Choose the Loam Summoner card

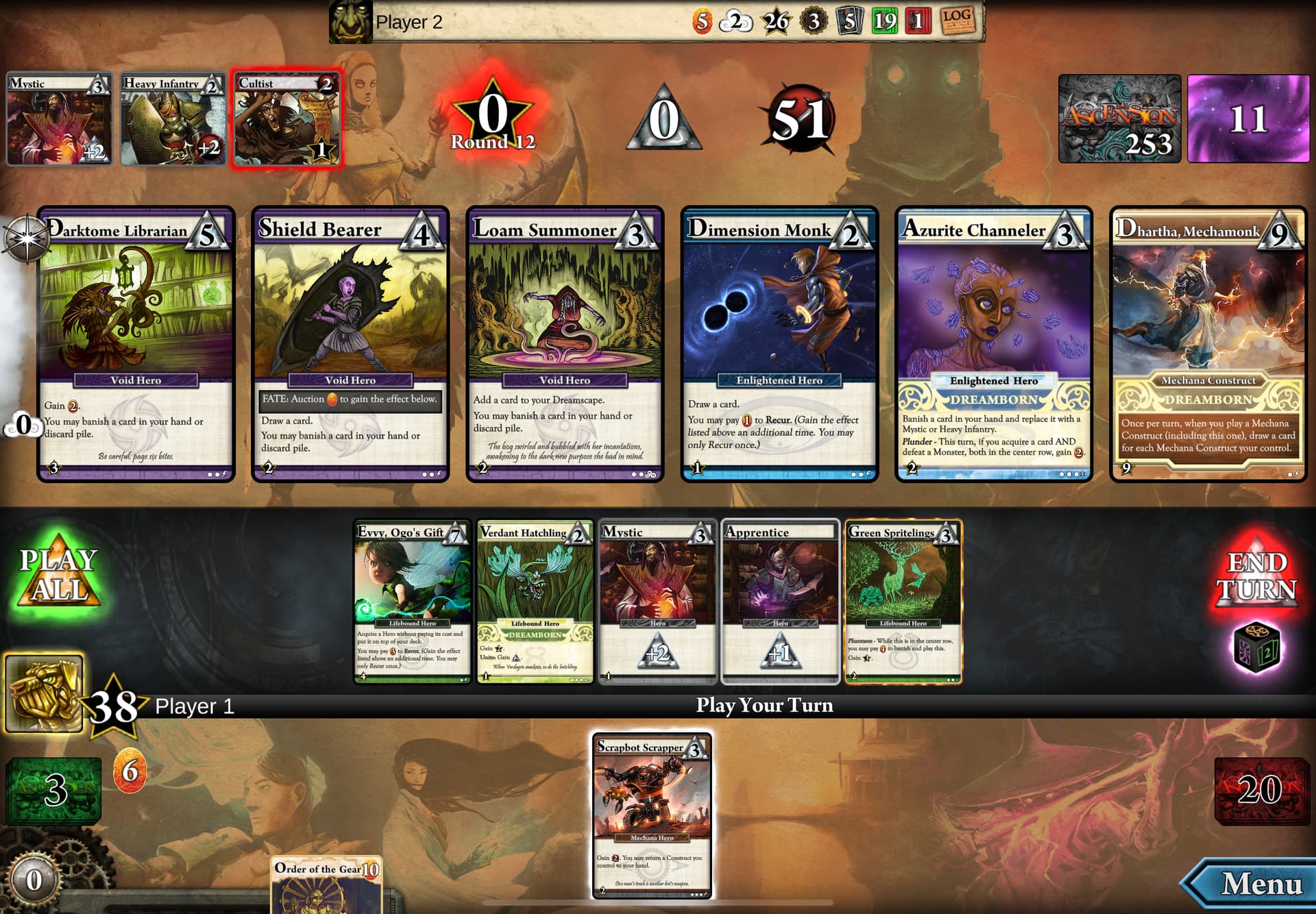tap(565, 344)
